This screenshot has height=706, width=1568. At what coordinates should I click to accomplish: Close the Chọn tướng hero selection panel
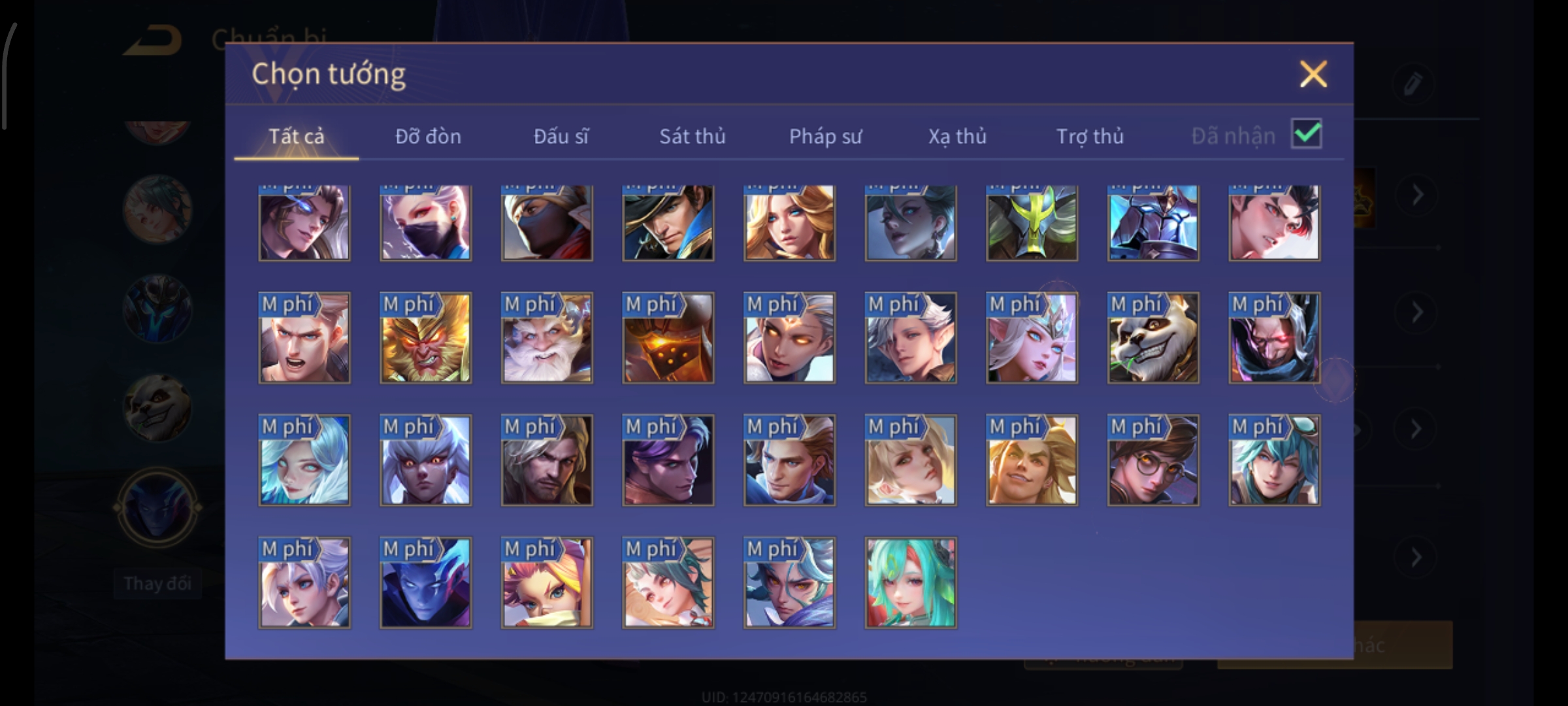pyautogui.click(x=1313, y=74)
